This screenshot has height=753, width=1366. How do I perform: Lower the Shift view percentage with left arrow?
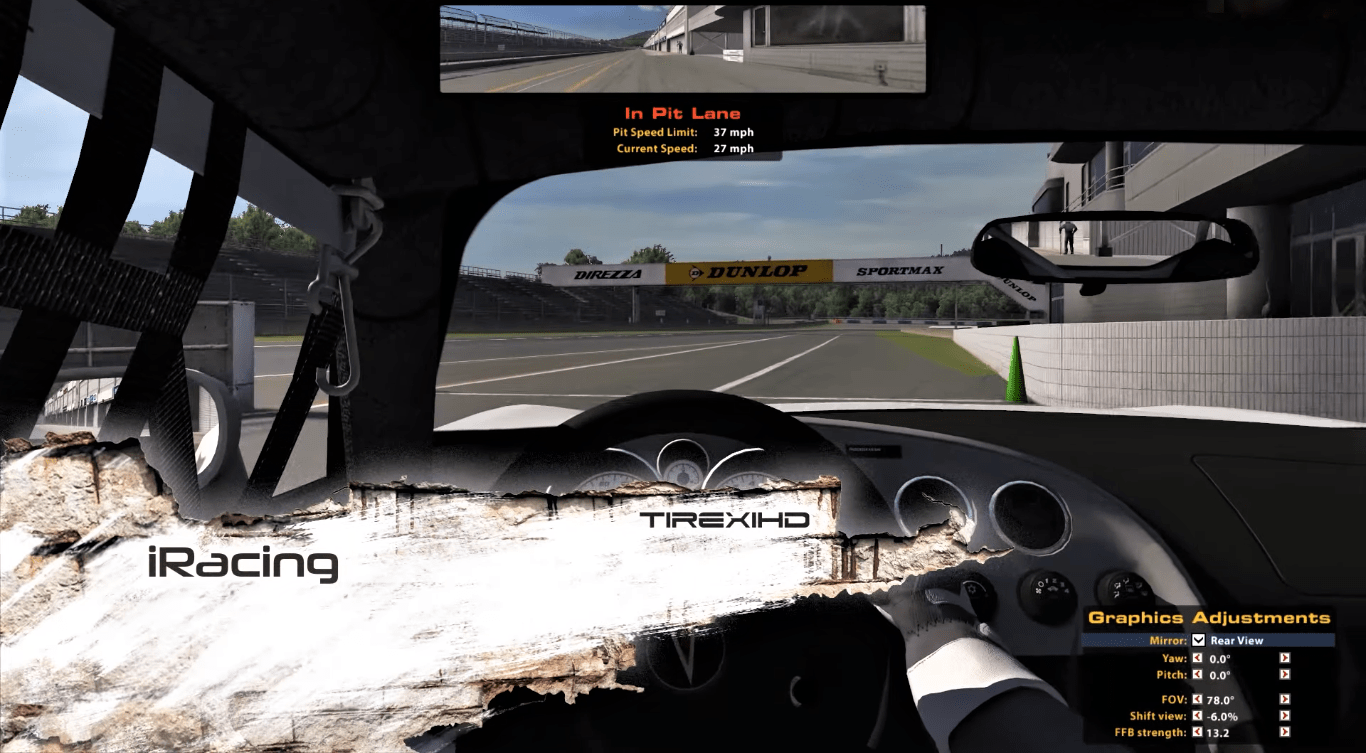click(1197, 716)
